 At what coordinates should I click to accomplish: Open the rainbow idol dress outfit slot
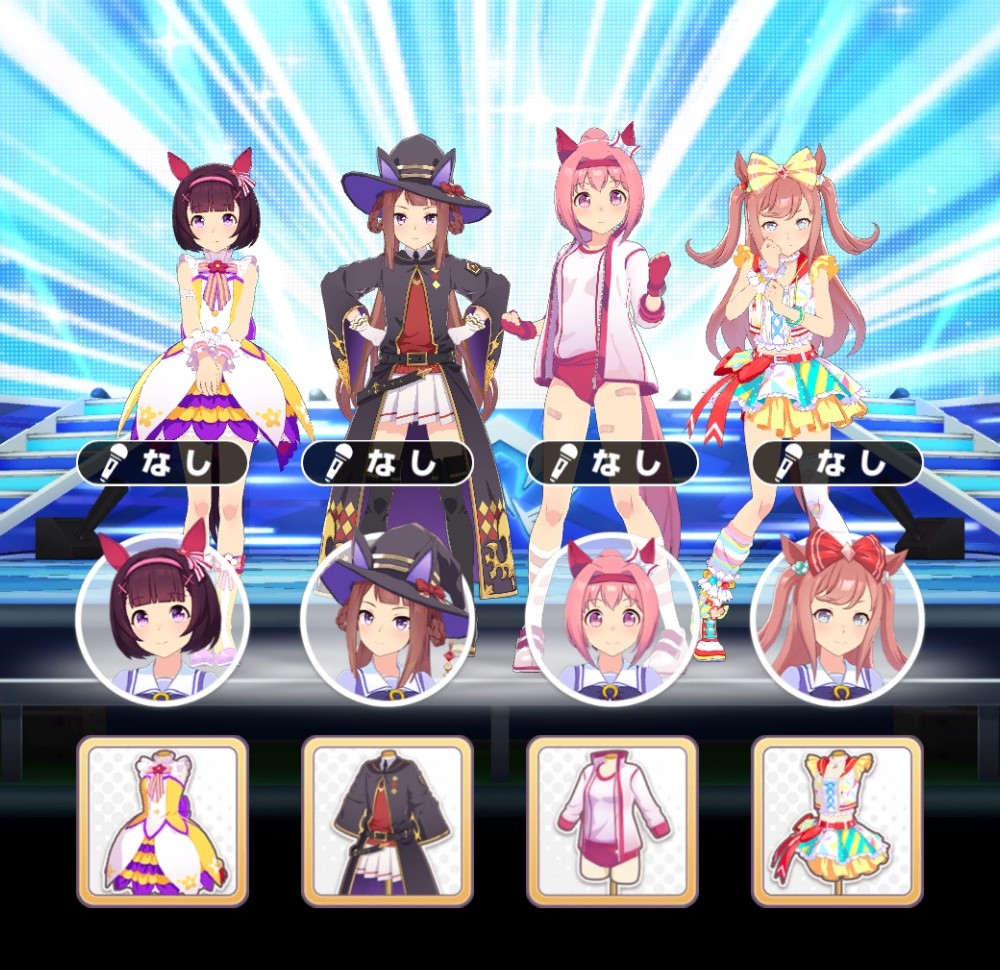click(x=837, y=821)
